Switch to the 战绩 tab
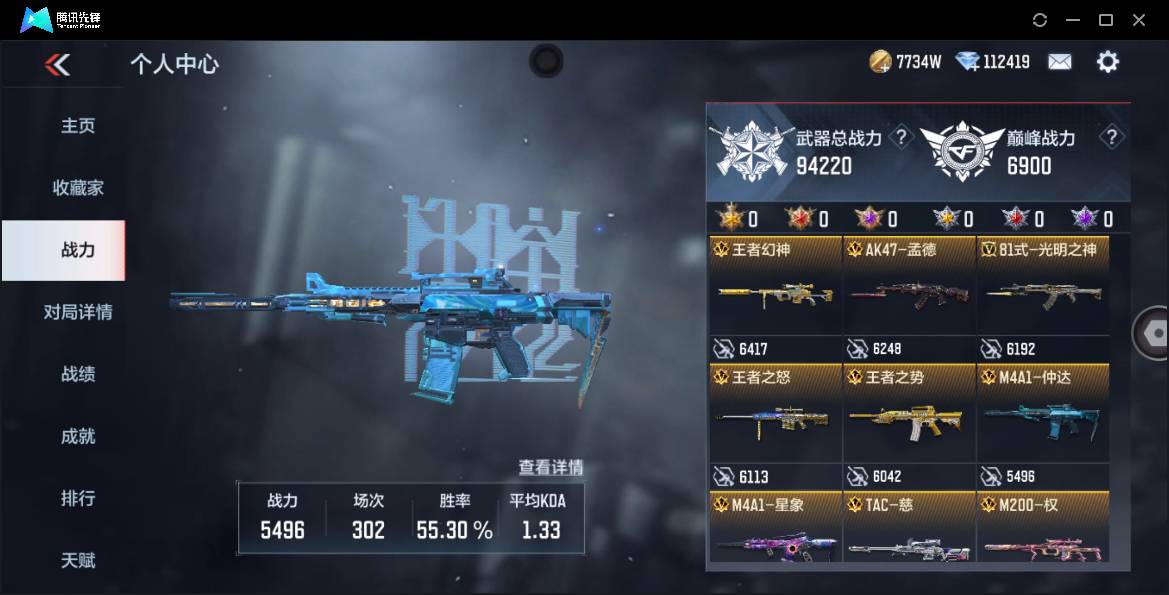Screen dimensions: 1169x595 [78, 374]
